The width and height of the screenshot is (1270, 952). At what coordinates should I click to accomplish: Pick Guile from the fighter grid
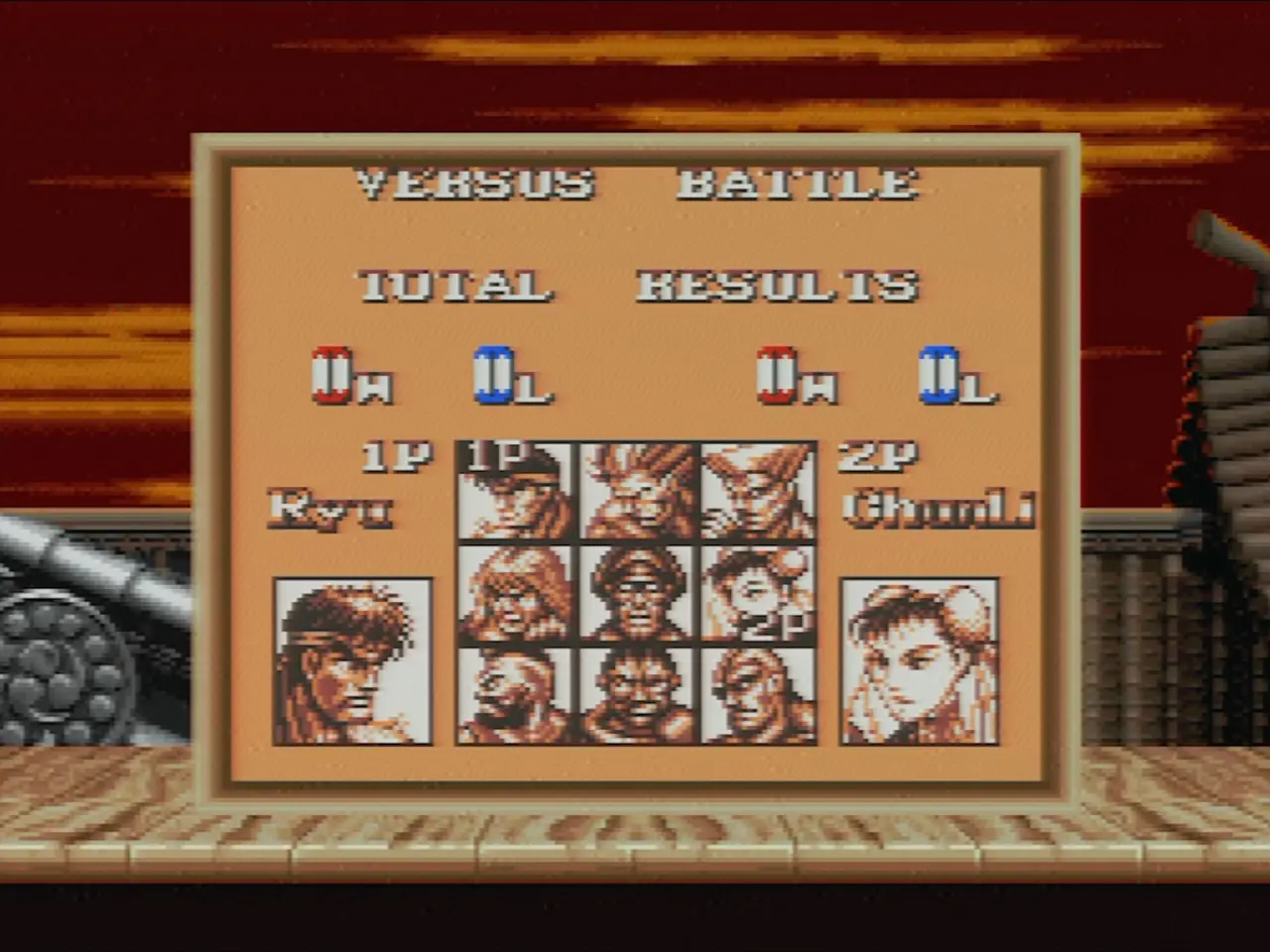coord(758,492)
